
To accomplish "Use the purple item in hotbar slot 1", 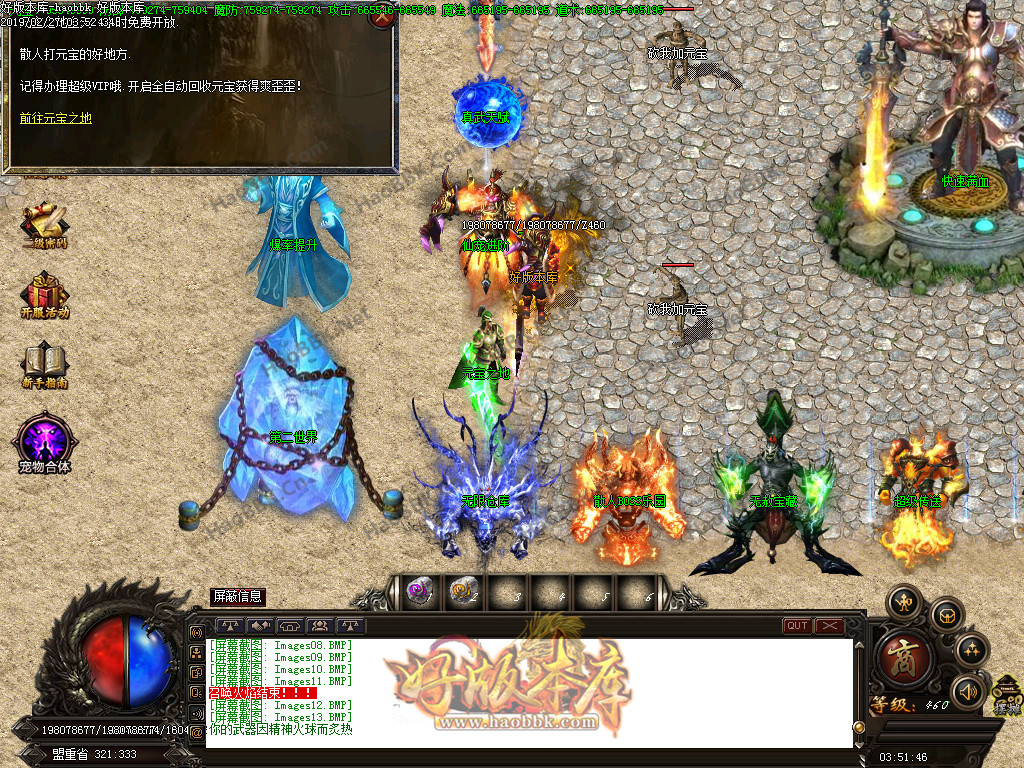I will coord(419,592).
